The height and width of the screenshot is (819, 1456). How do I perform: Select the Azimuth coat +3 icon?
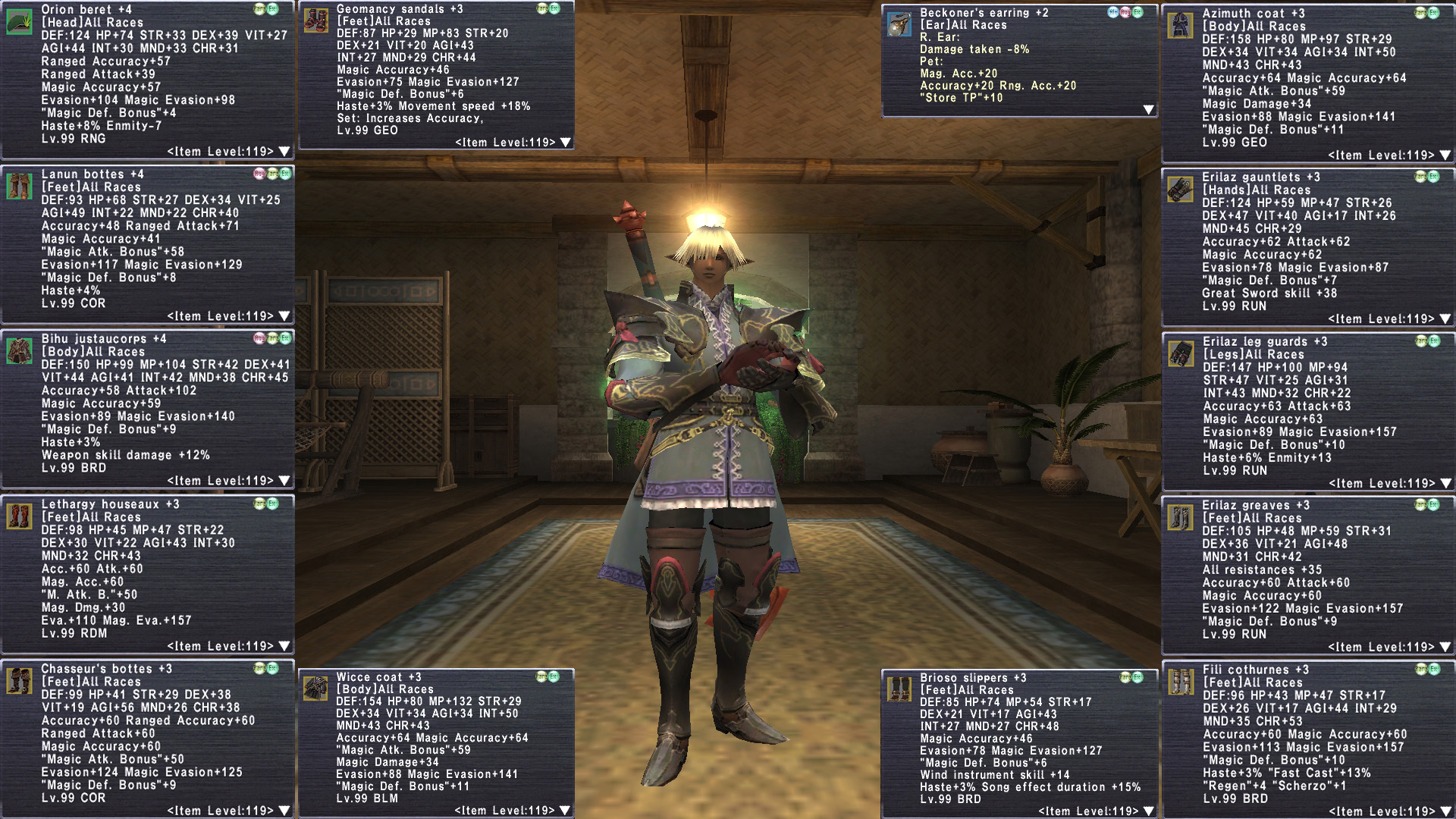coord(1180,25)
